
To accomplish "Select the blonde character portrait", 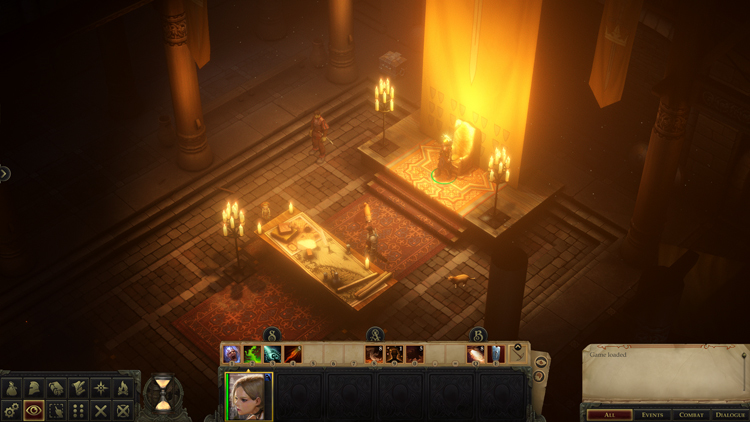I will [249, 397].
